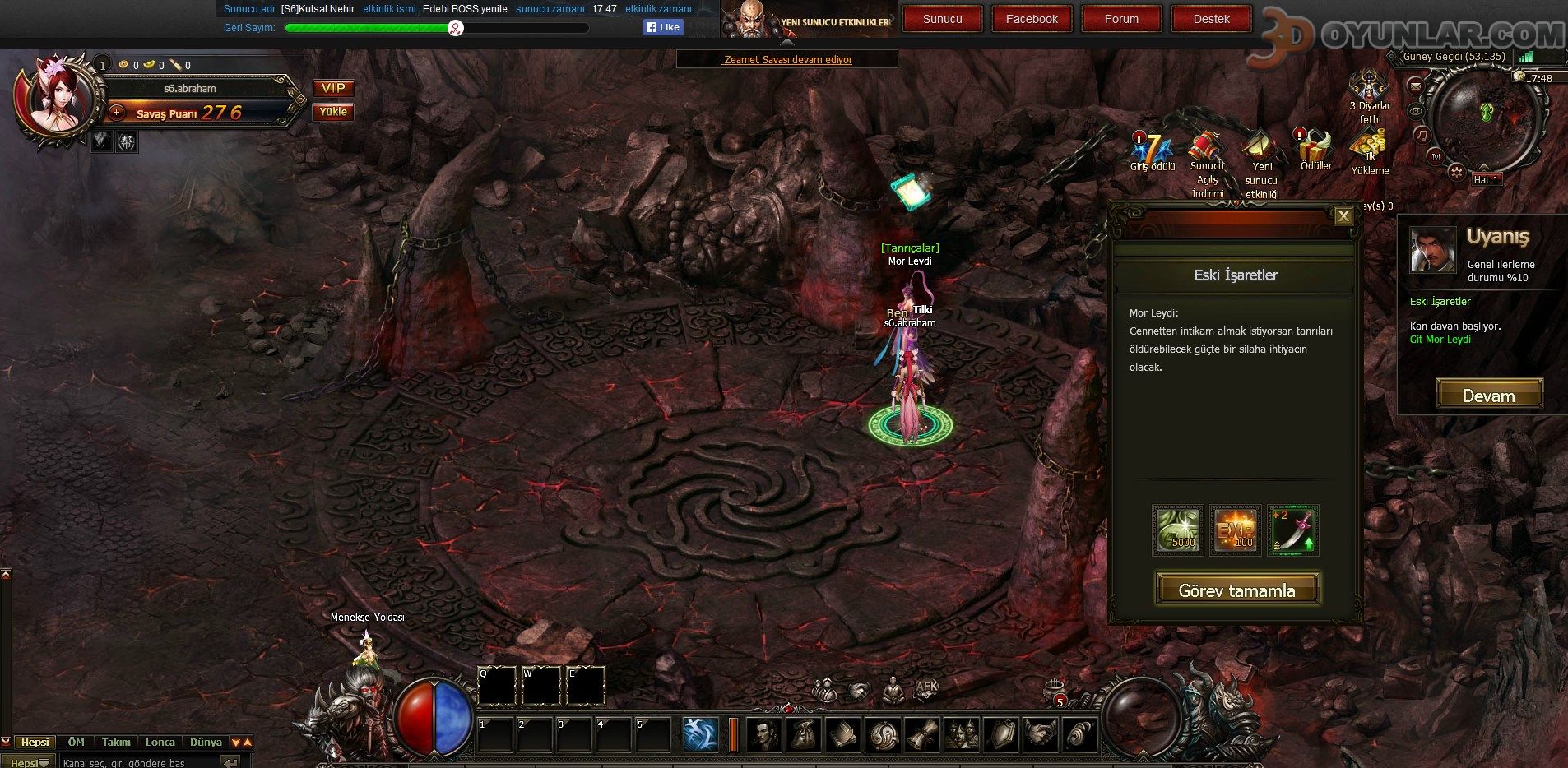Open Destek support page
Screen dimensions: 1568x768
[x=1211, y=19]
